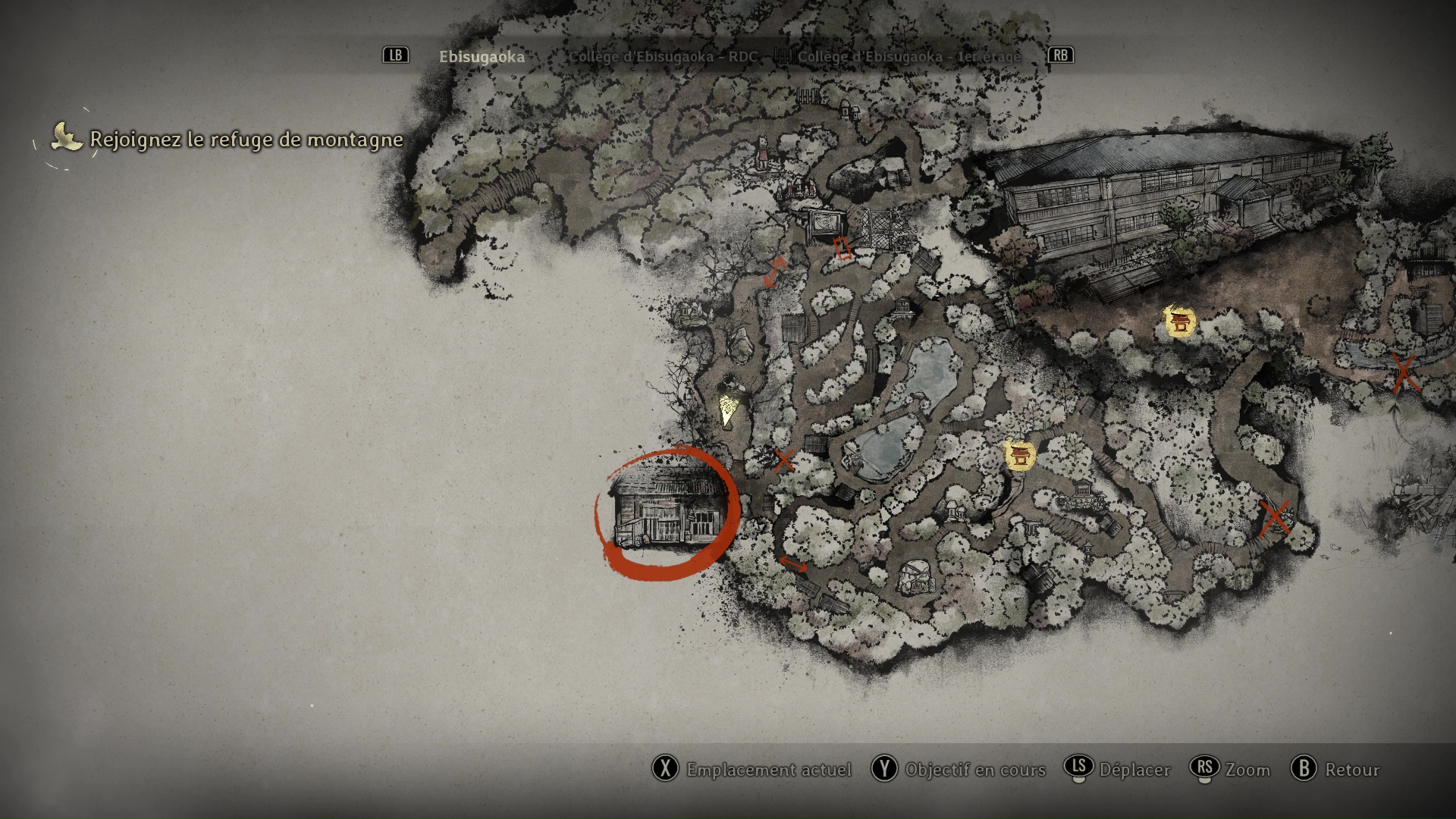Viewport: 1456px width, 819px height.
Task: Click the RB shoulder button prompt
Action: click(1061, 55)
